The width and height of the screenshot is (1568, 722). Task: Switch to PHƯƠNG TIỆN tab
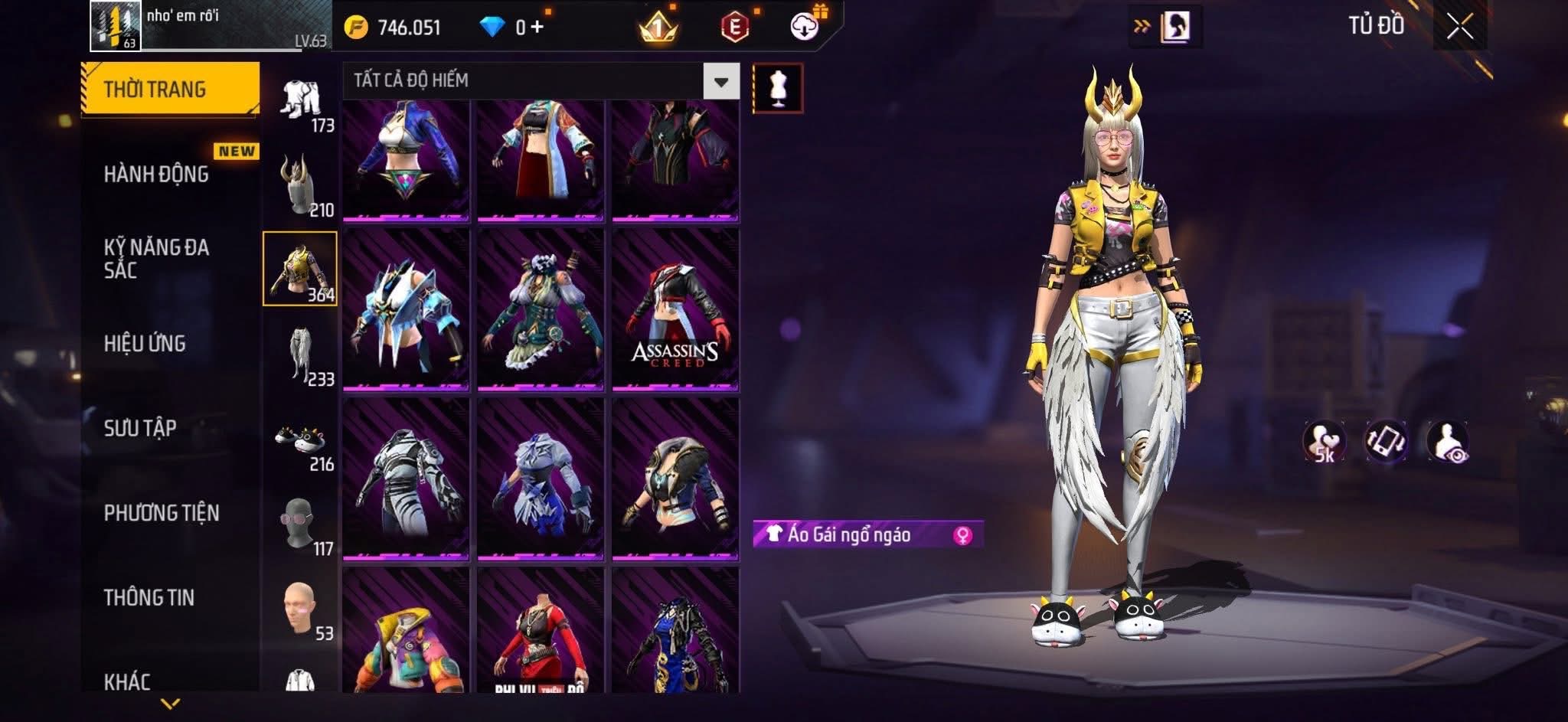tap(162, 513)
